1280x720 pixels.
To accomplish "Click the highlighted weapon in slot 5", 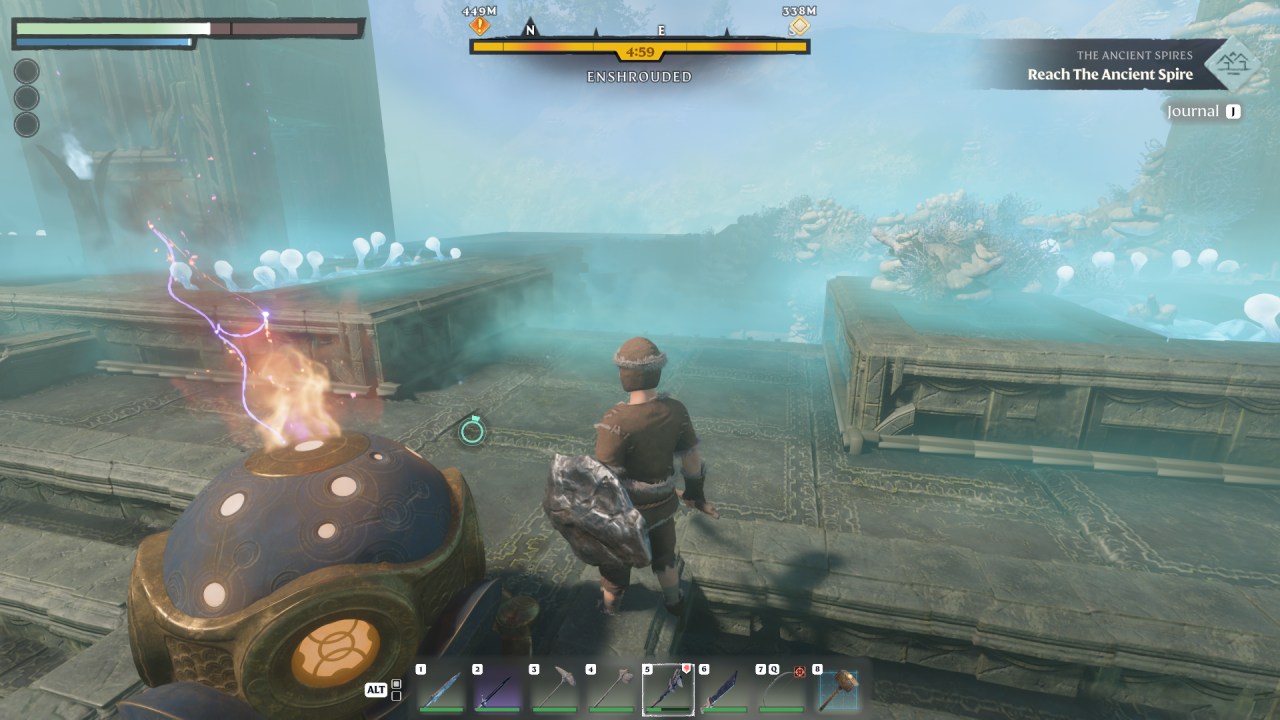I will pyautogui.click(x=668, y=689).
